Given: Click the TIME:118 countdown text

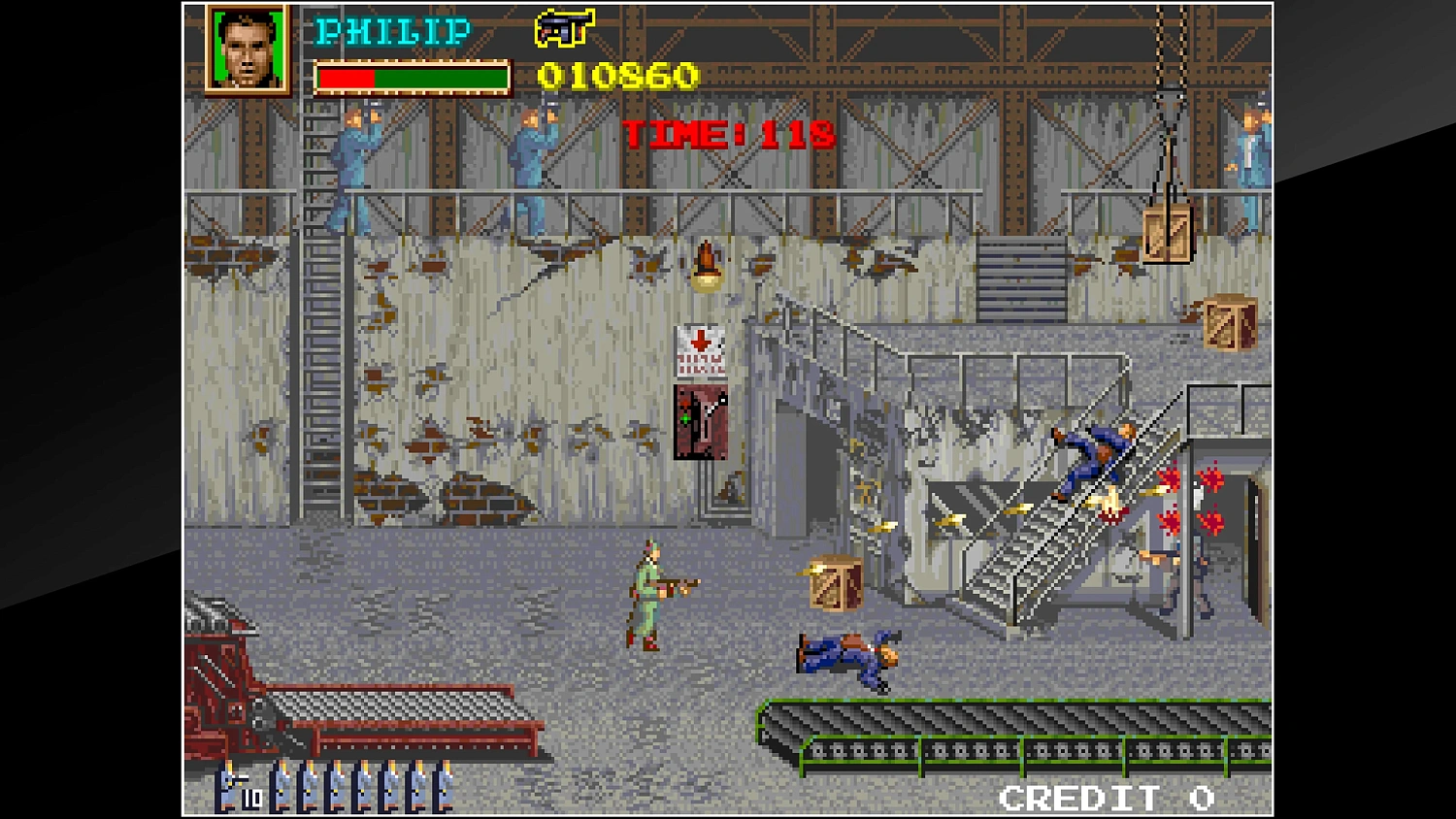Looking at the screenshot, I should (726, 136).
